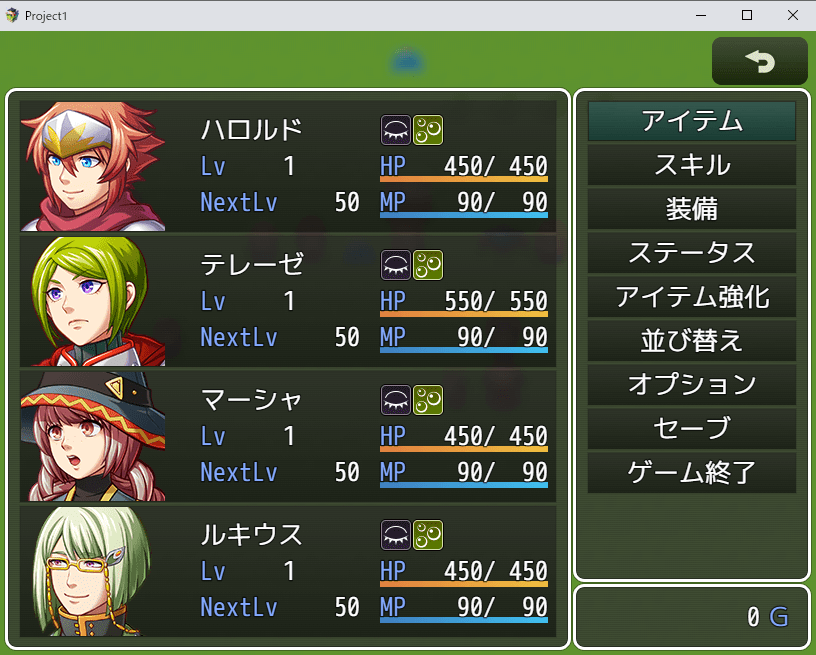Click the back arrow button
The image size is (816, 655).
tap(759, 62)
